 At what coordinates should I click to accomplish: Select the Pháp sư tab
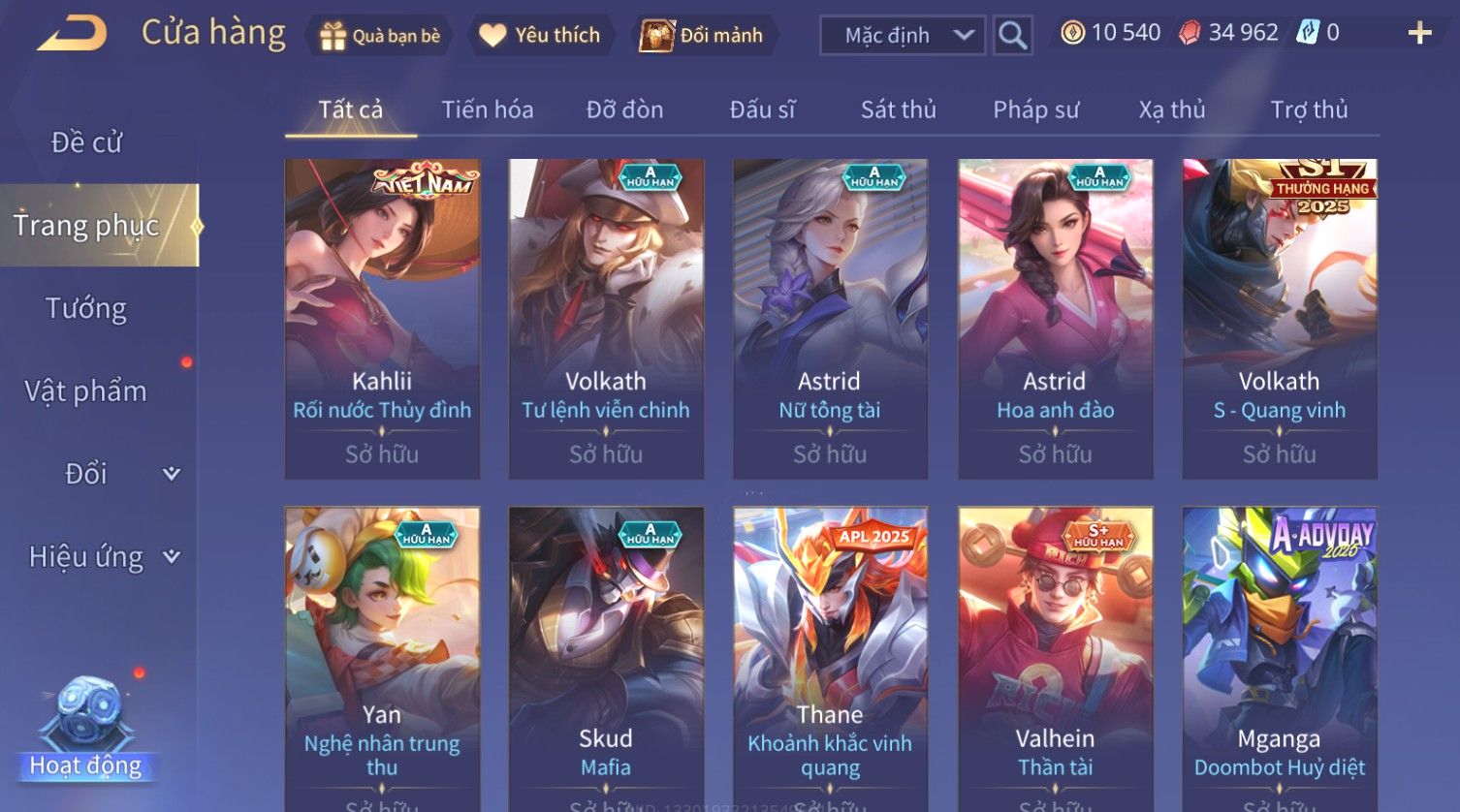click(x=1035, y=109)
